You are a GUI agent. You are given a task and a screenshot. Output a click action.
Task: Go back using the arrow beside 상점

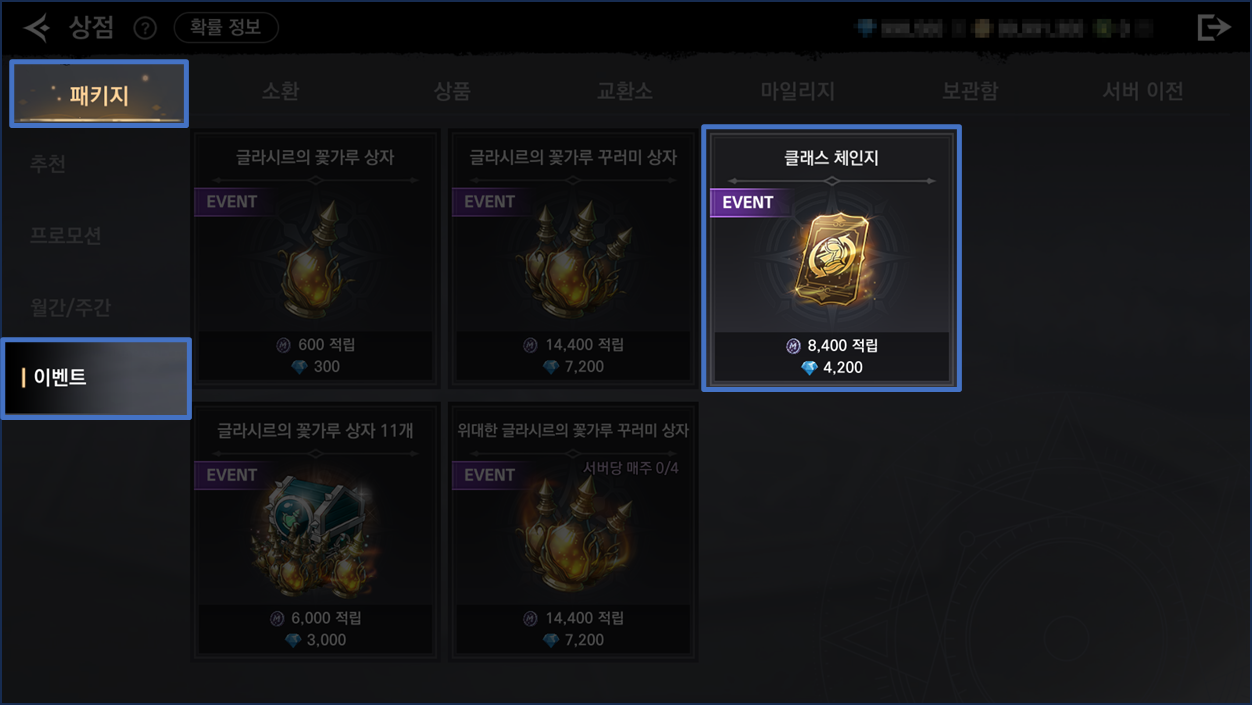[x=37, y=28]
